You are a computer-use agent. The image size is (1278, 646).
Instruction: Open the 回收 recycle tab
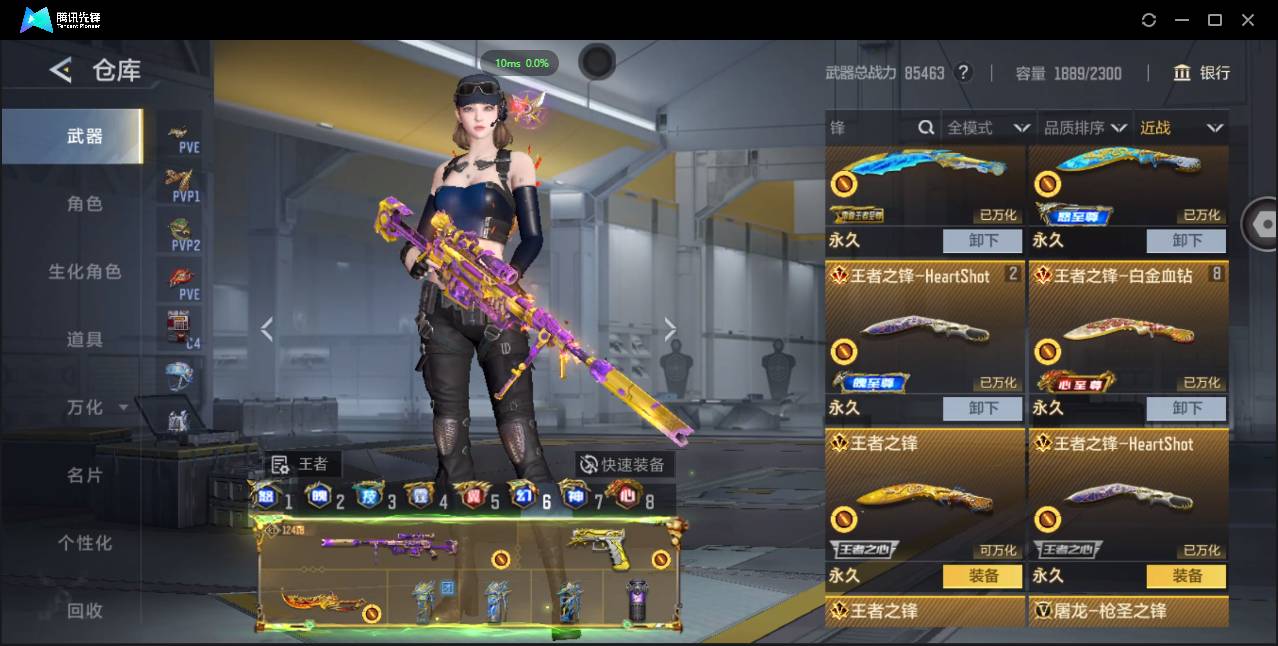pos(84,610)
